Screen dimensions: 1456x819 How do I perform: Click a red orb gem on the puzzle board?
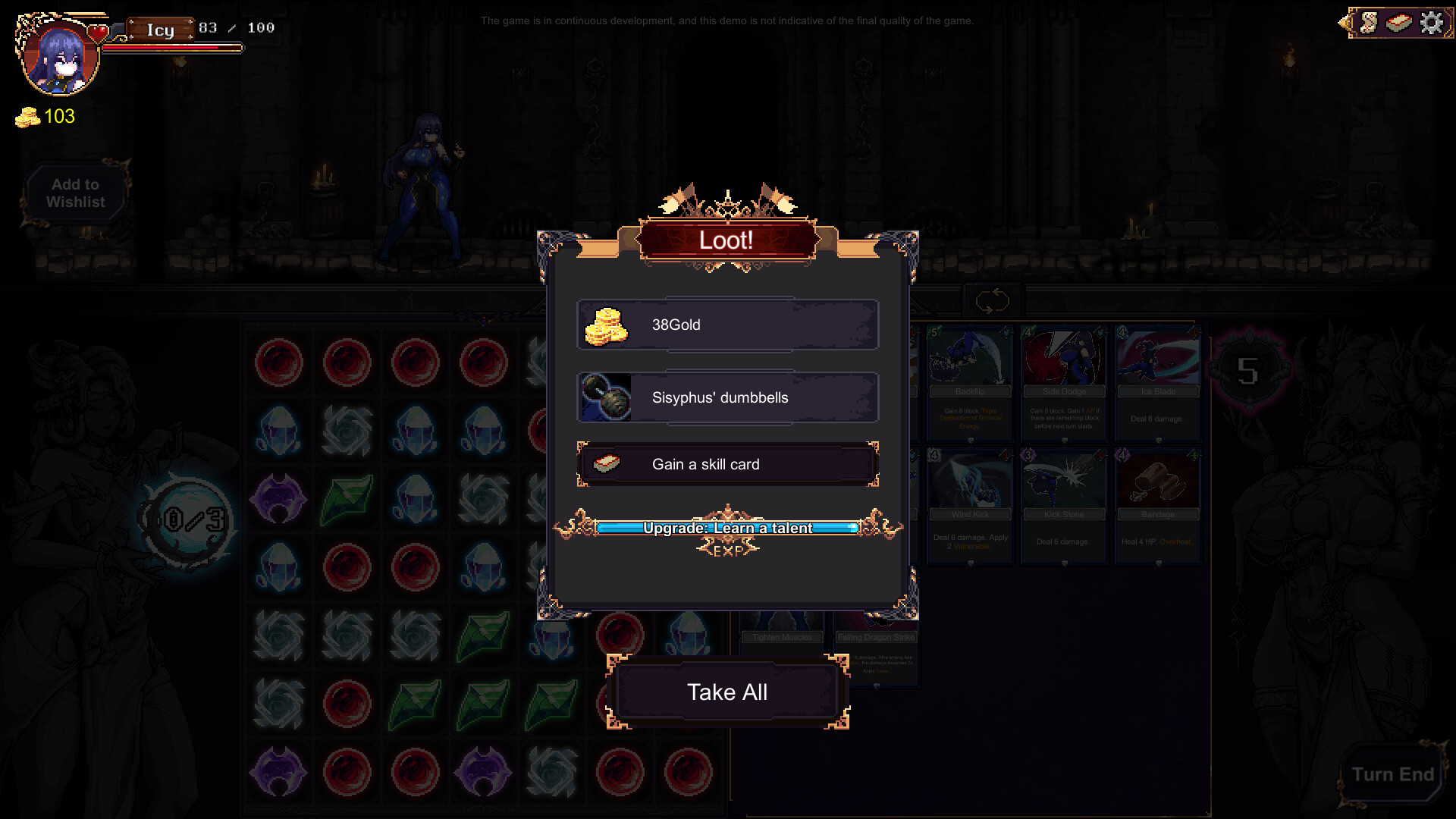pos(278,362)
